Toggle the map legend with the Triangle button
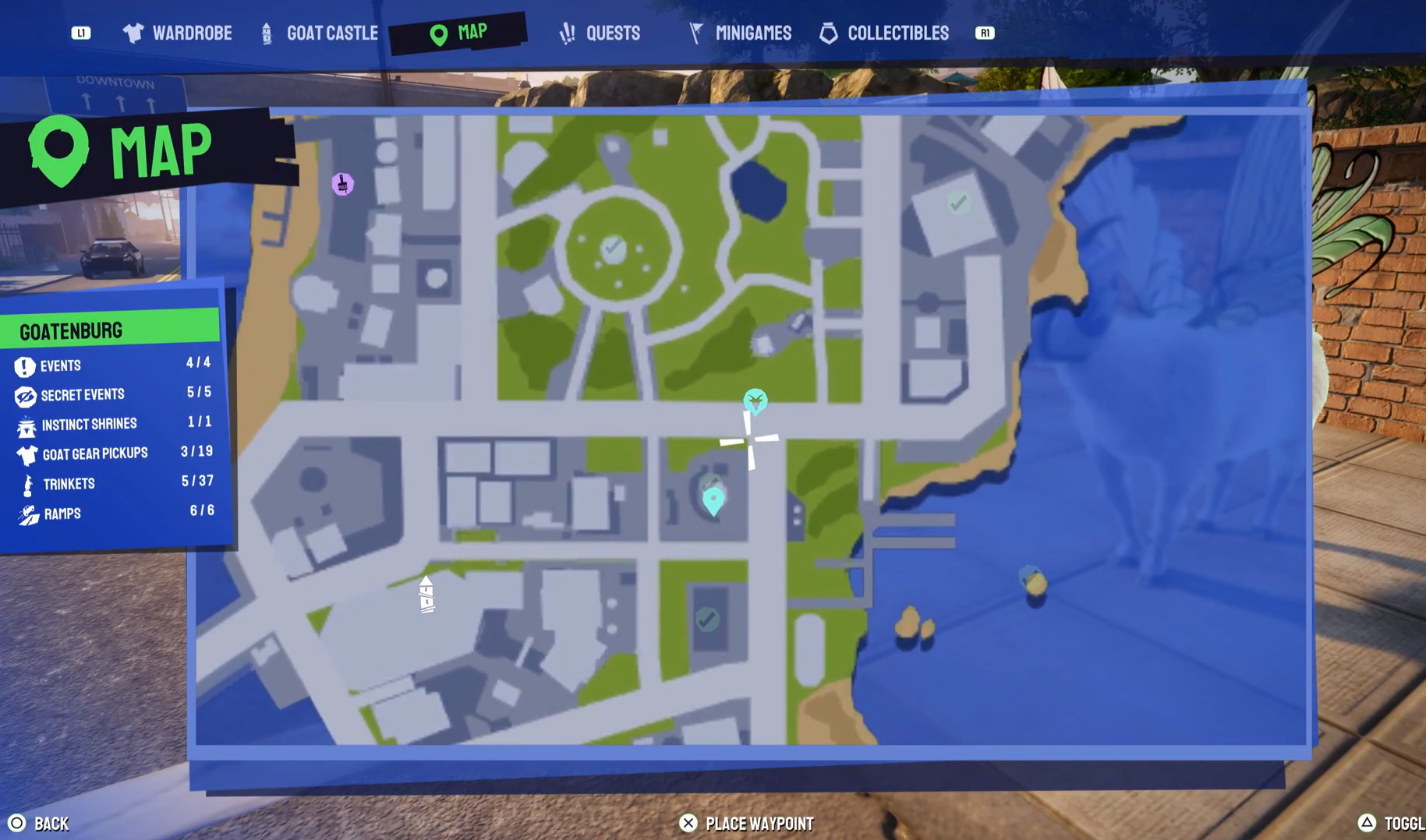Image resolution: width=1426 pixels, height=840 pixels. (x=1367, y=822)
